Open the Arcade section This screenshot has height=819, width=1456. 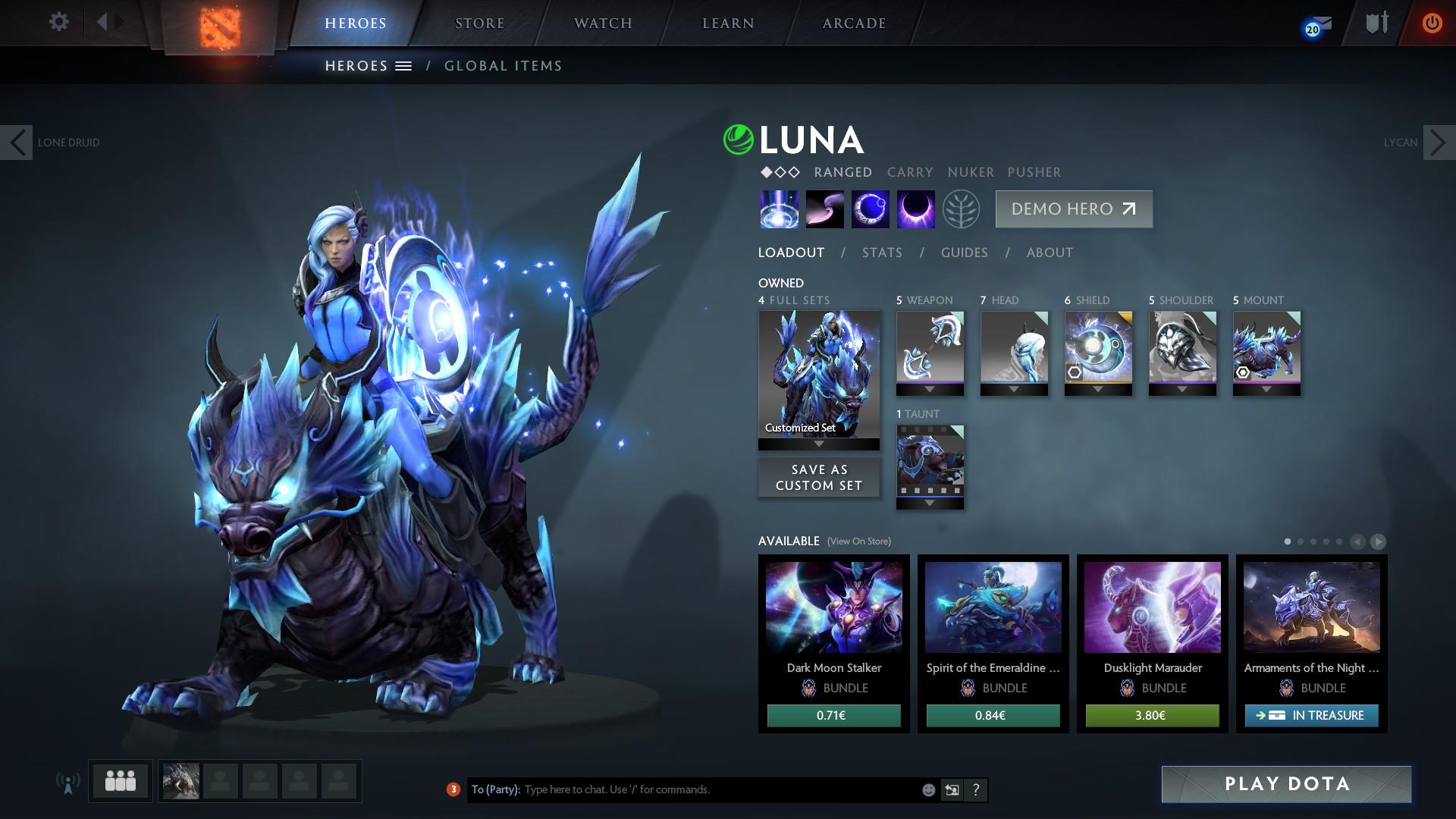pyautogui.click(x=854, y=24)
